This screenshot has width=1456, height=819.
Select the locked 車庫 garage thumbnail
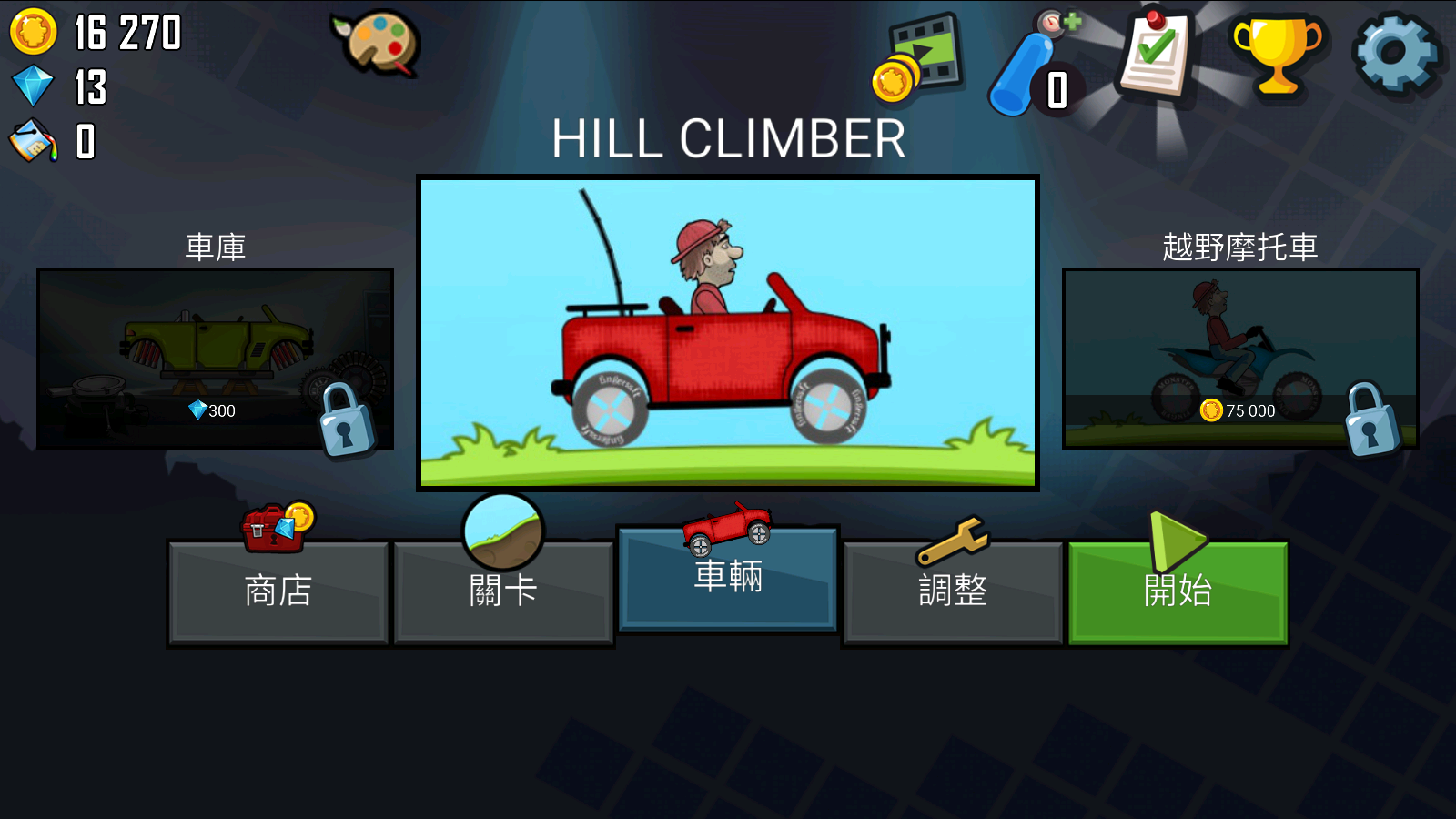[215, 358]
